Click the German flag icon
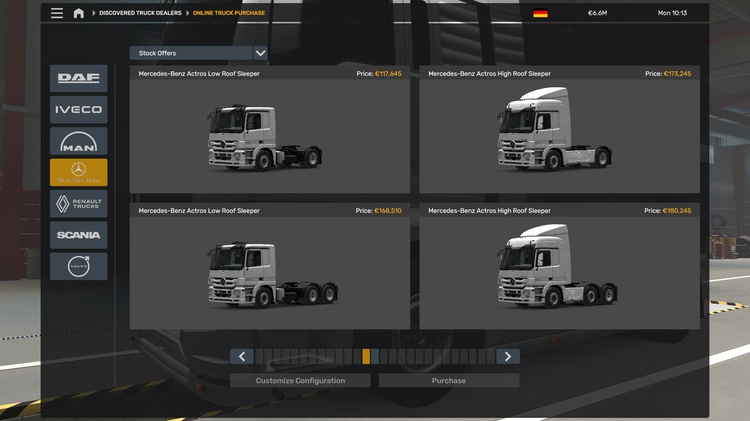This screenshot has height=421, width=750. [541, 13]
